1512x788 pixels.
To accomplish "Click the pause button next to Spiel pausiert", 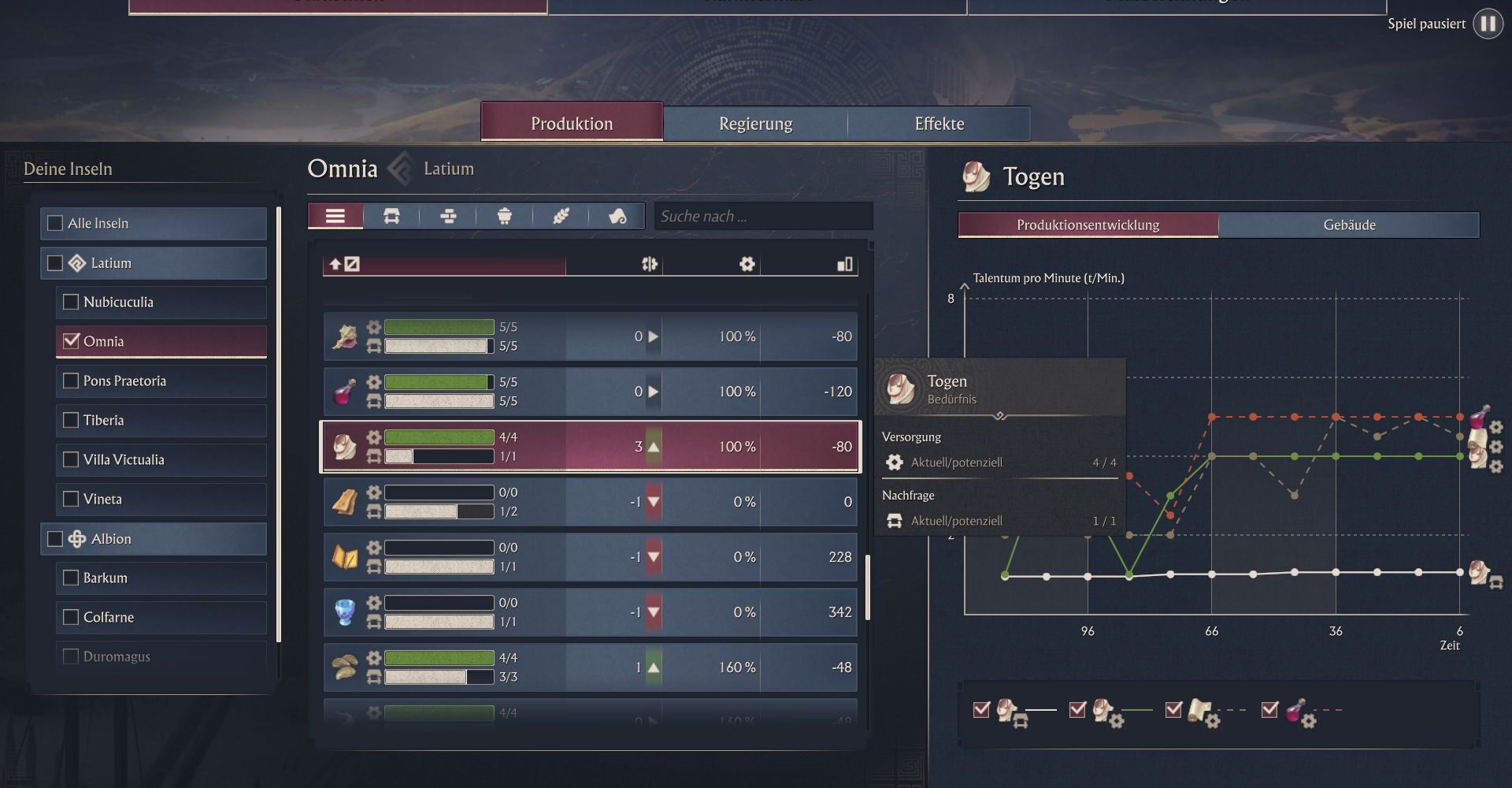I will coord(1488,24).
